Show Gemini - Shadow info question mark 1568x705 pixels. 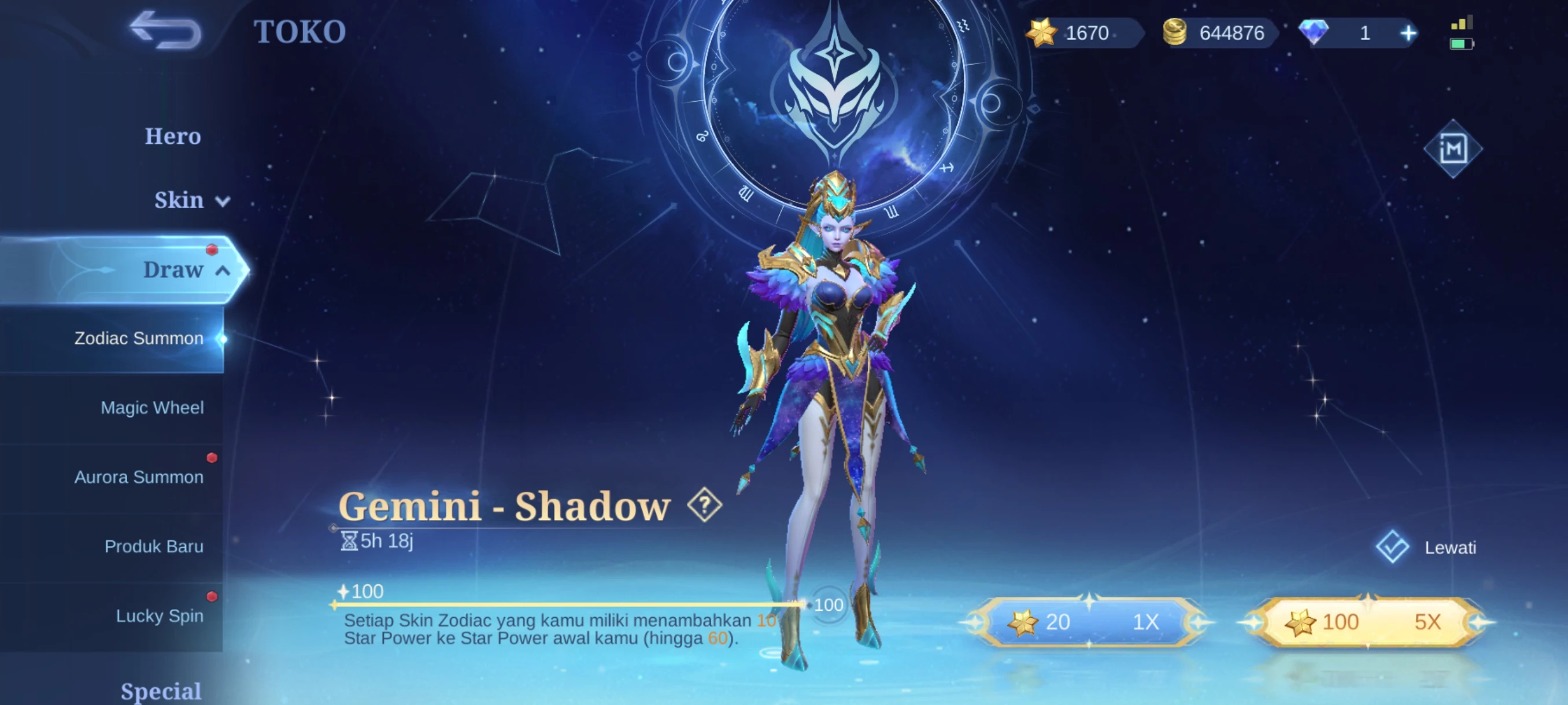pos(704,504)
